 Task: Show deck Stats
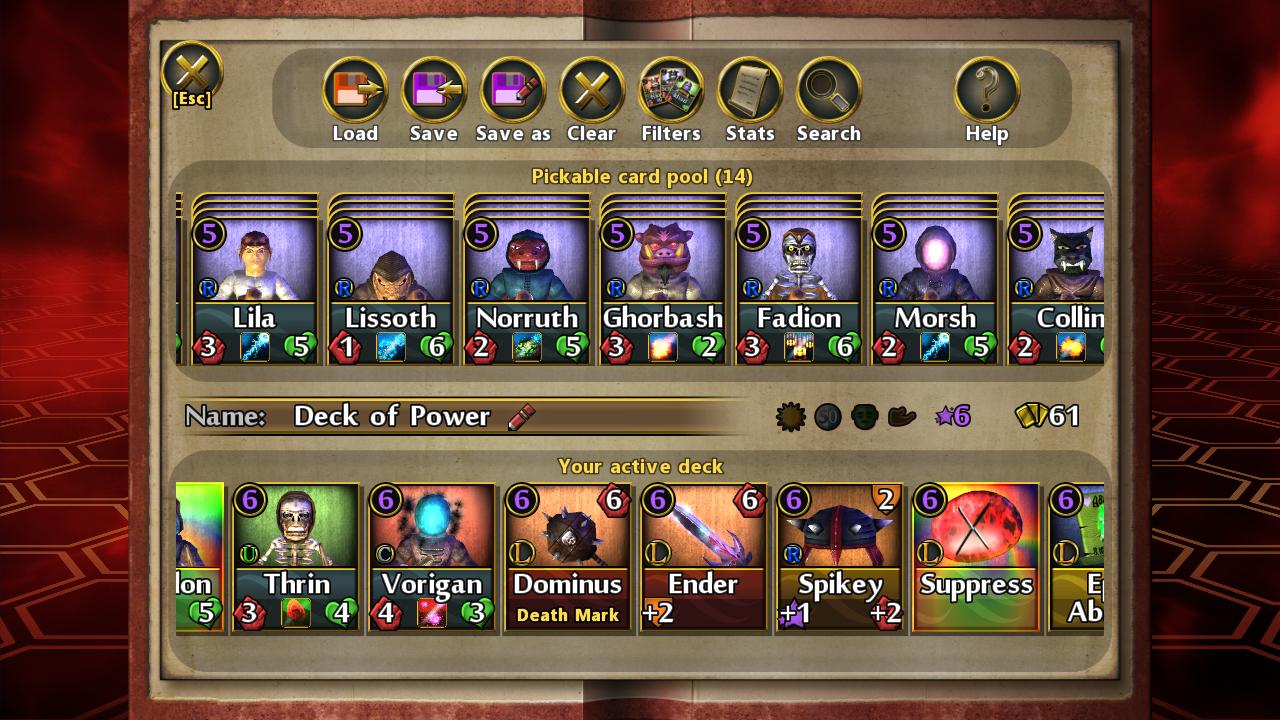pyautogui.click(x=750, y=91)
